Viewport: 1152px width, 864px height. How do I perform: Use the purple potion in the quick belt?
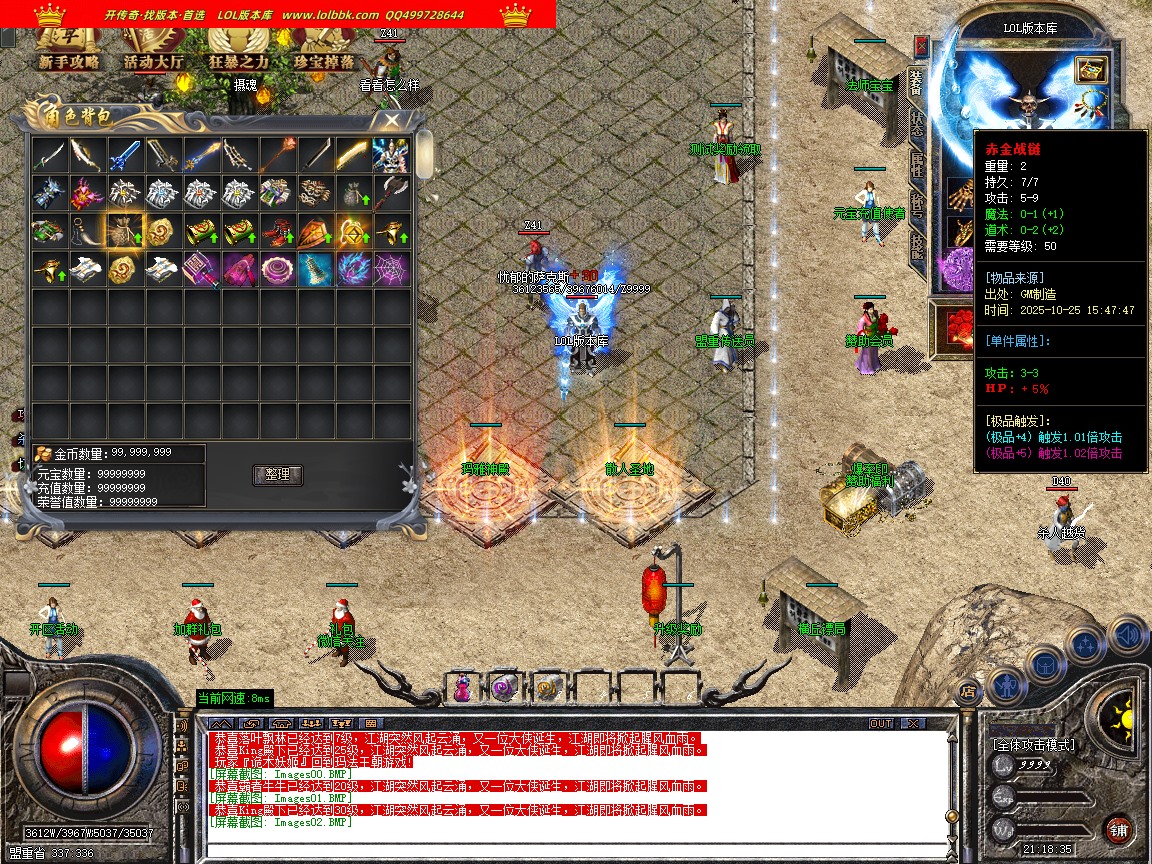click(x=463, y=688)
